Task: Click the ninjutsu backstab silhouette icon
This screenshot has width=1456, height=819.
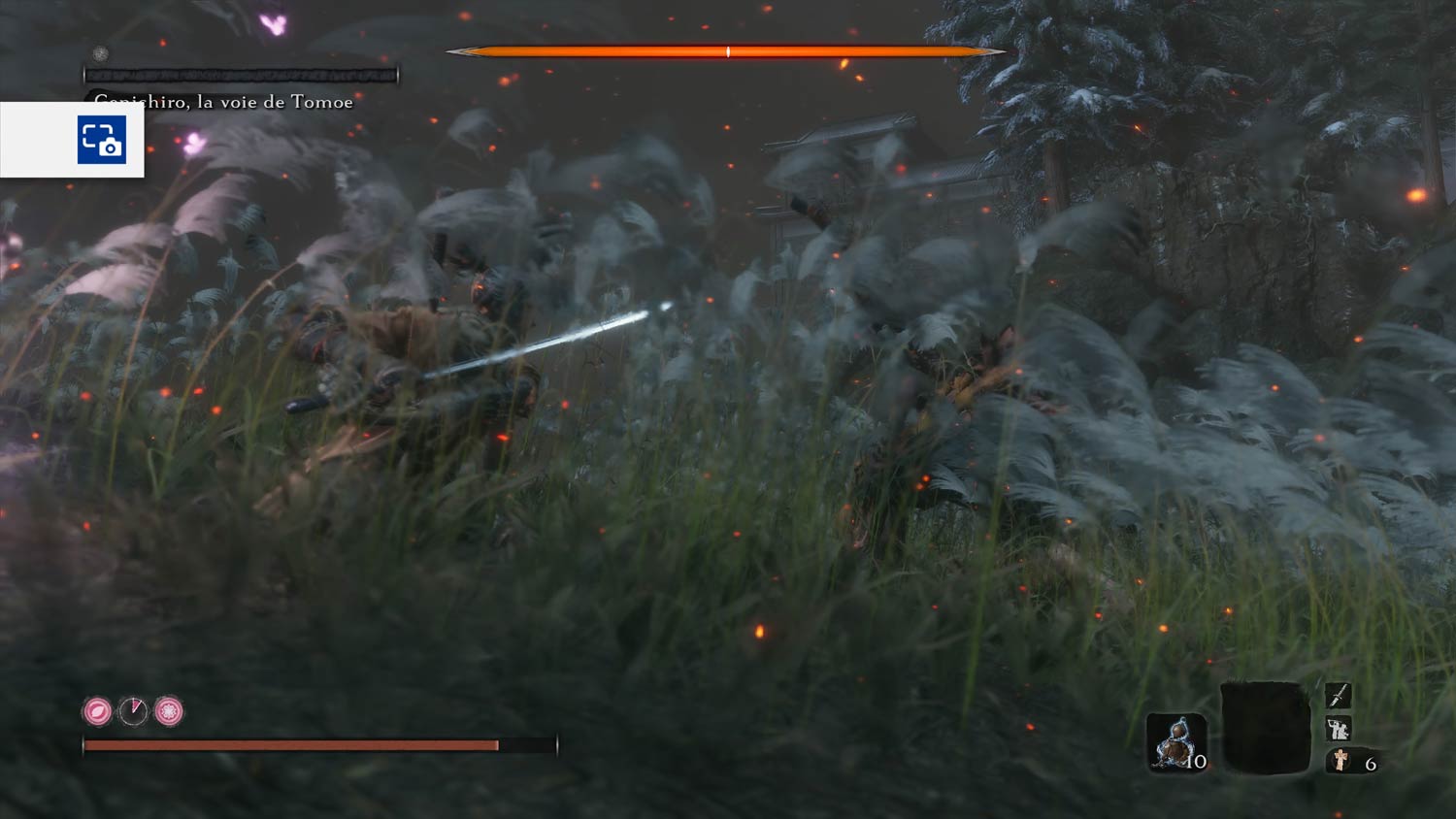Action: (1338, 728)
